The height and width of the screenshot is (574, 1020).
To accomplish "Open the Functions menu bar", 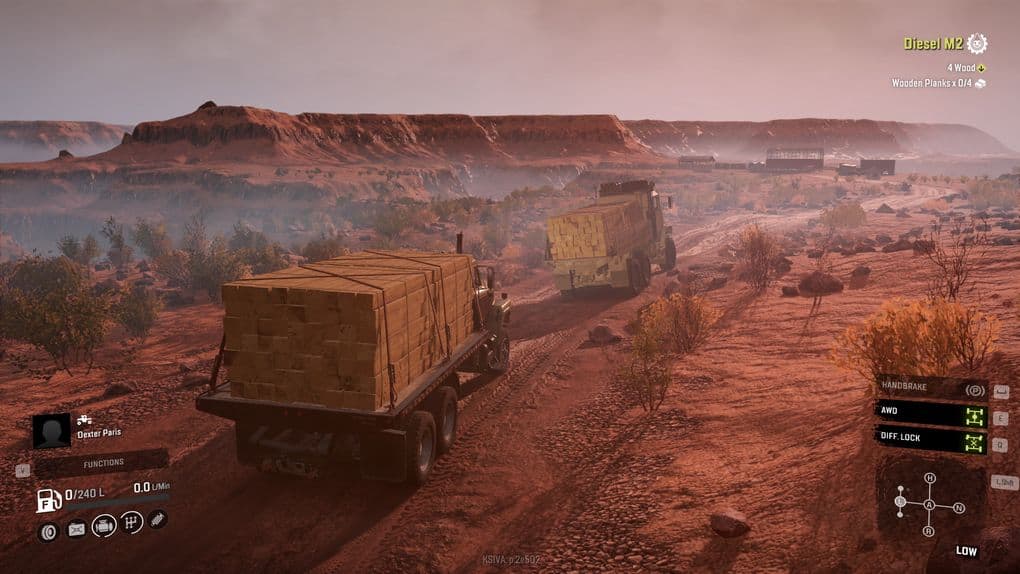I will (103, 463).
